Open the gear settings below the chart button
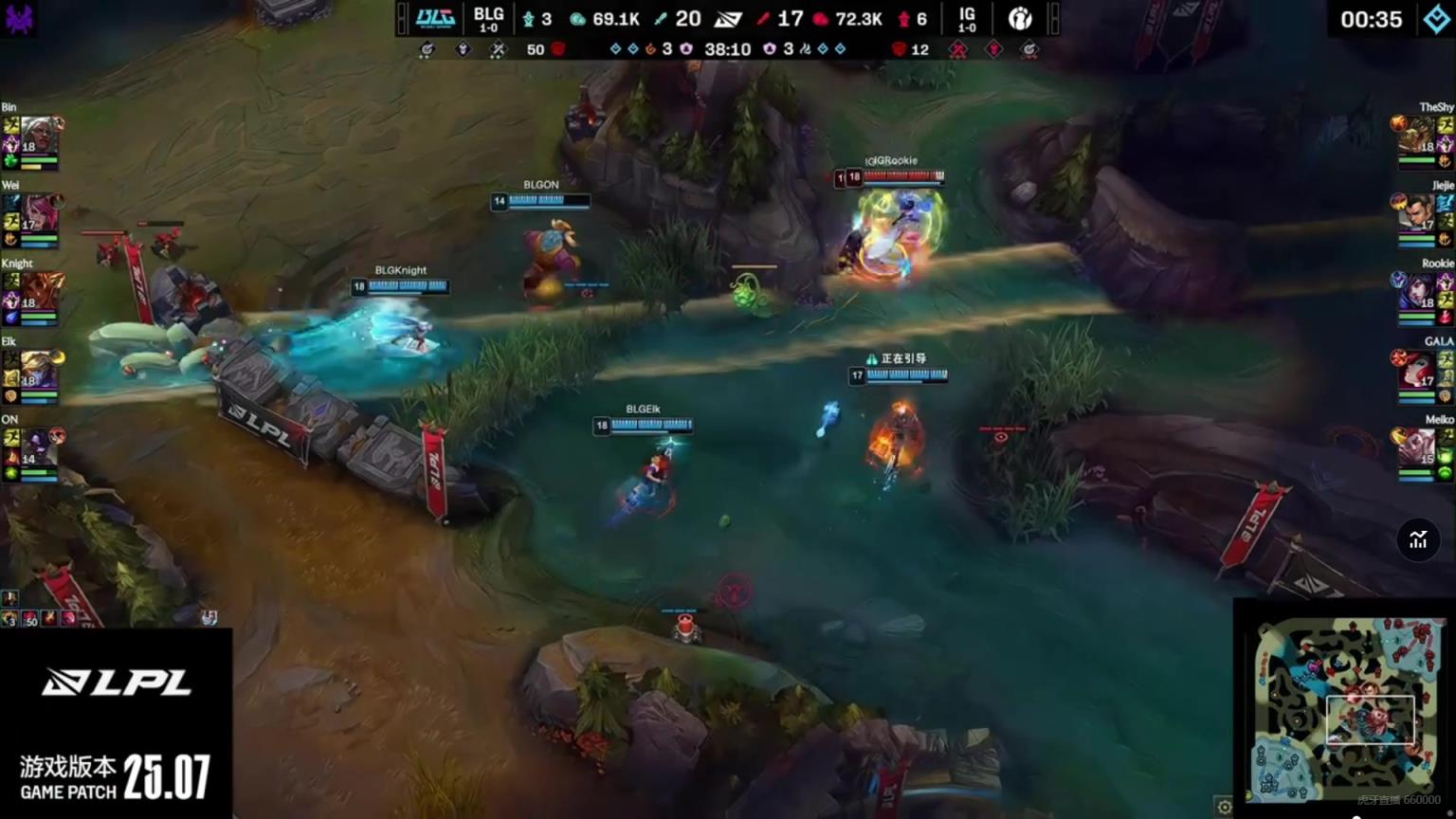Screen dimensions: 1456x819 pos(1224,807)
